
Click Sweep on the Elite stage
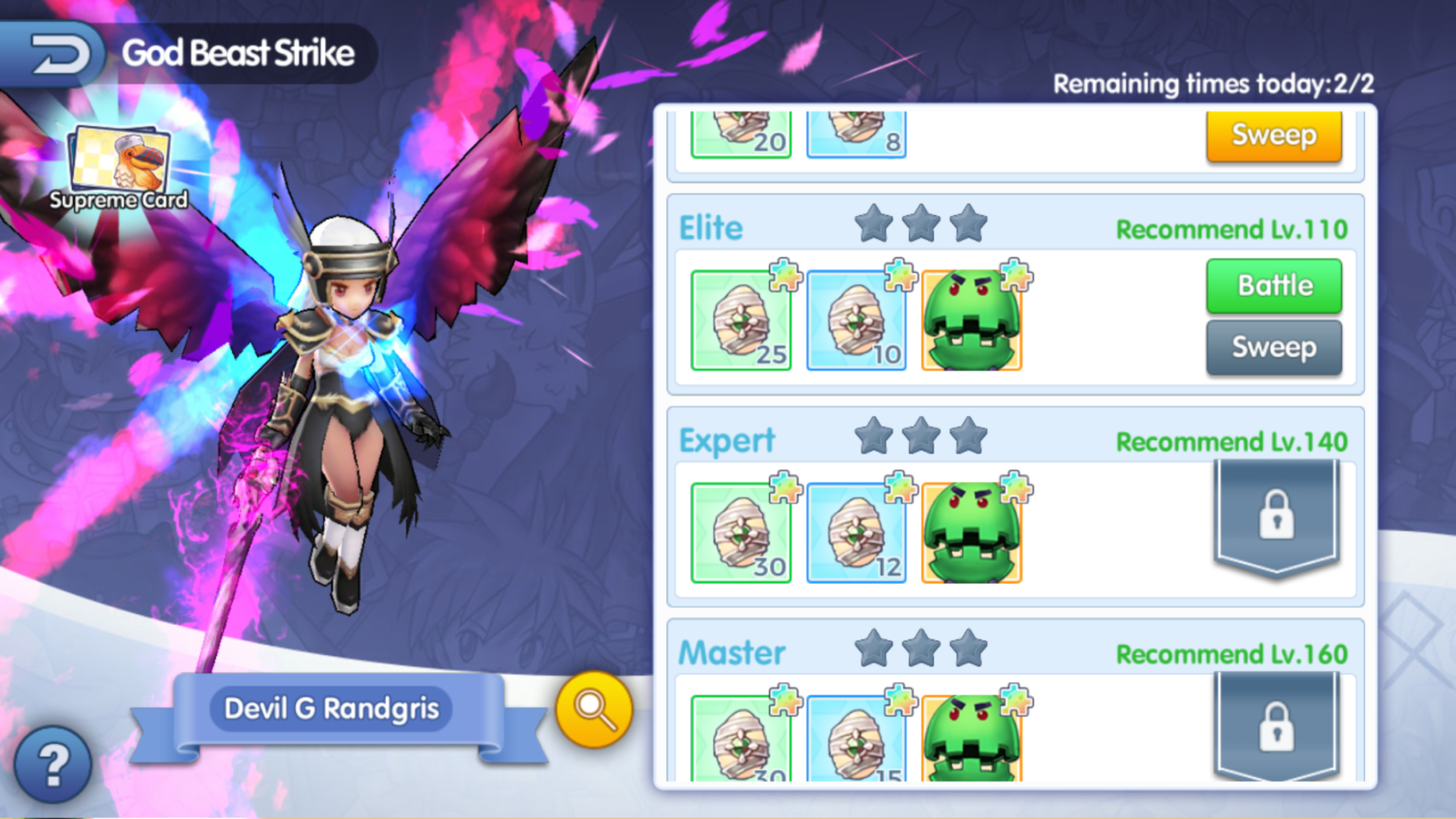tap(1273, 347)
